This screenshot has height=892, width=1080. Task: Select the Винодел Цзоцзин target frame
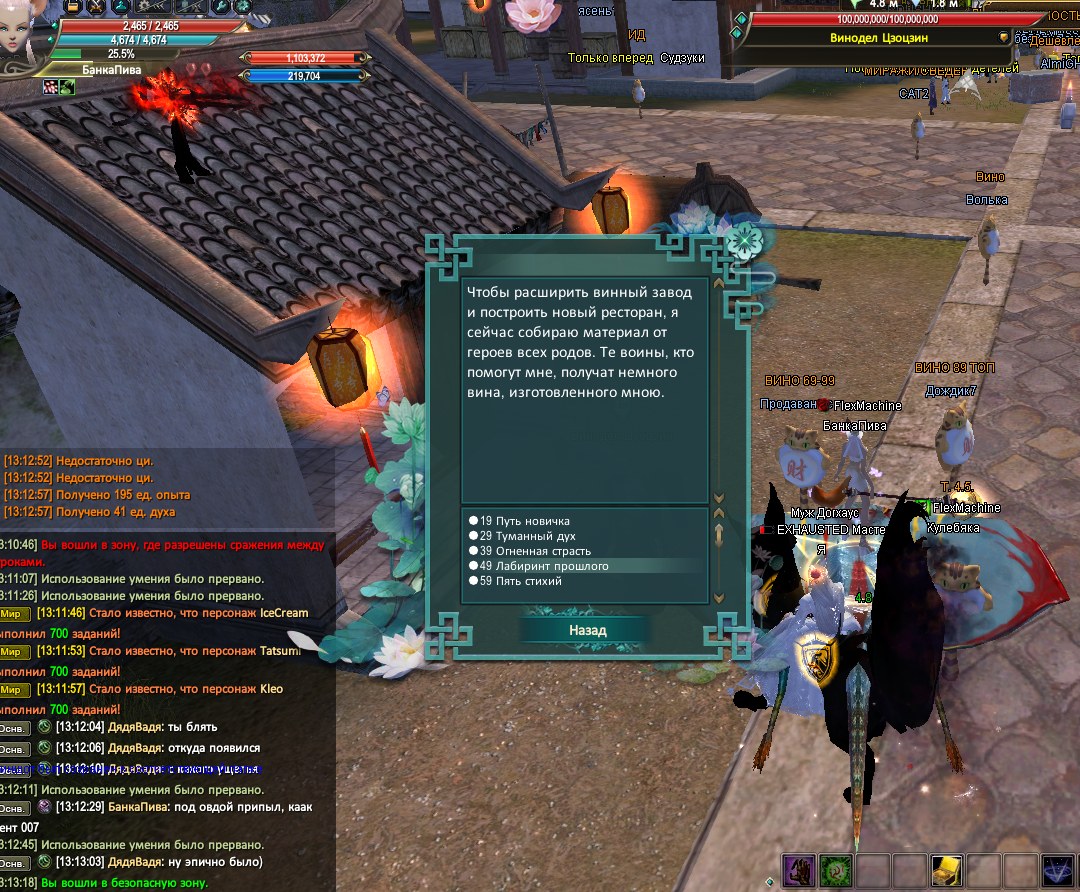880,37
